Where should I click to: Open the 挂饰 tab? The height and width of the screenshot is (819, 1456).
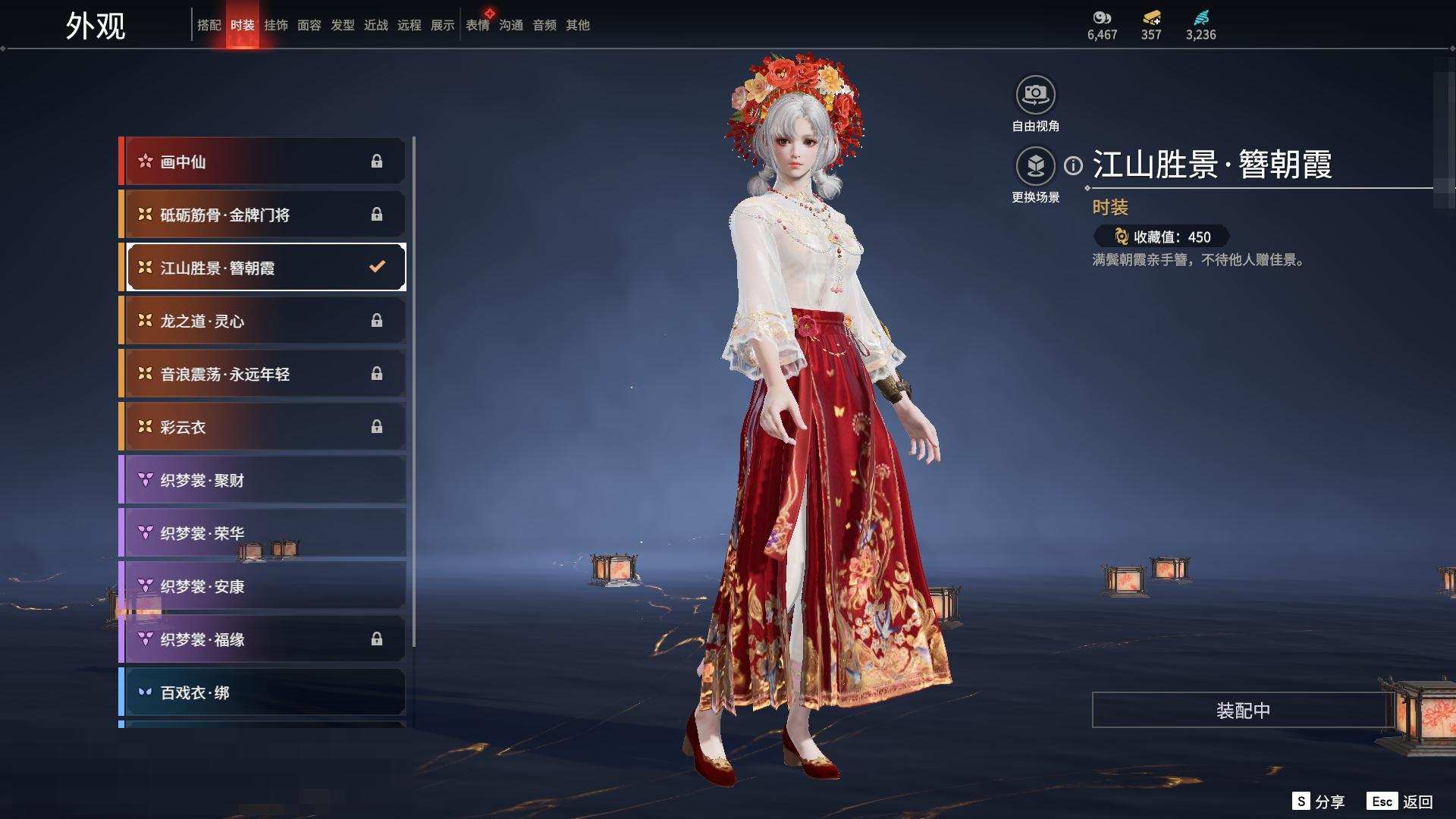[275, 25]
